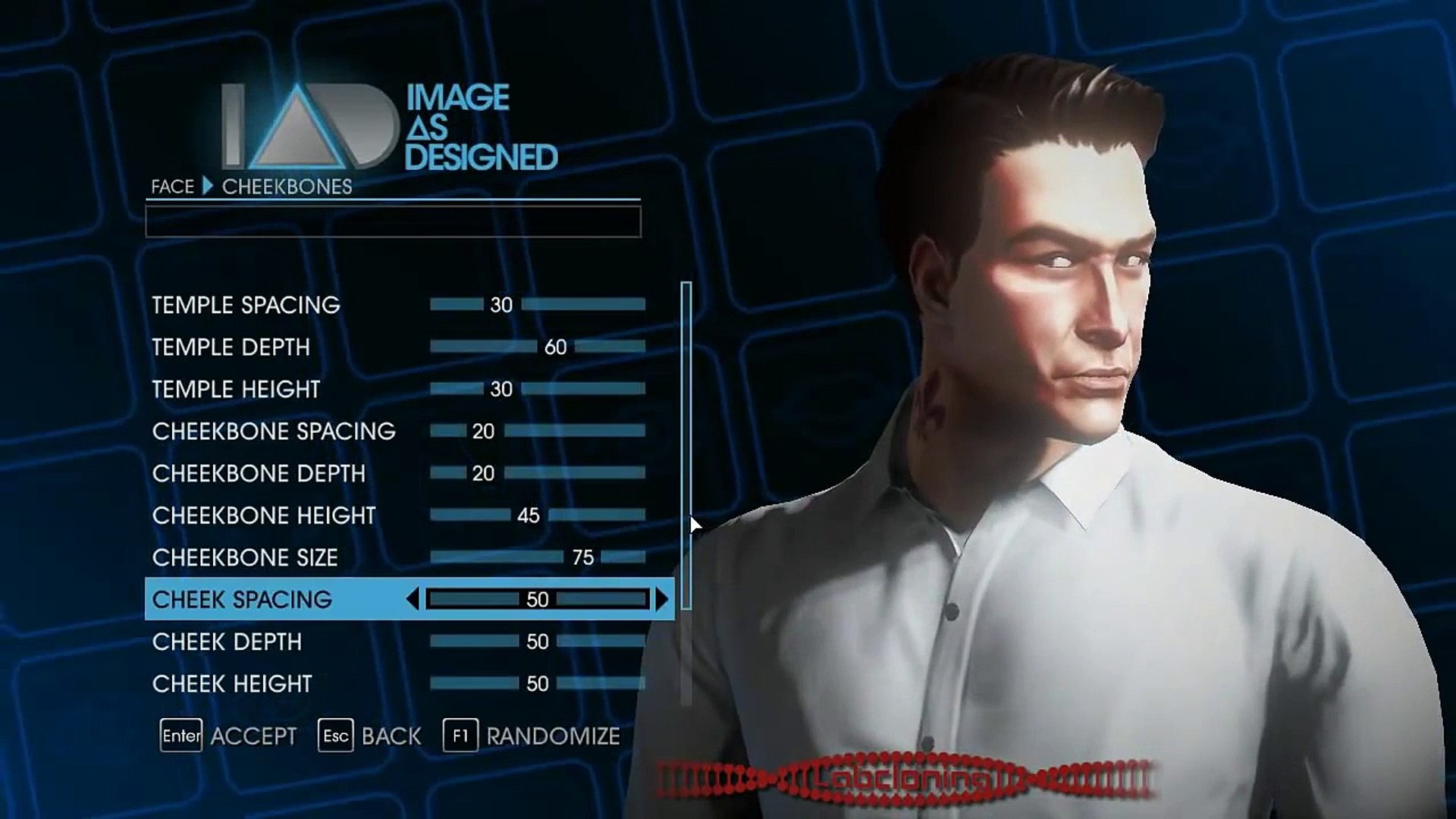Click the options list scrollbar
The image size is (1456, 819).
pyautogui.click(x=686, y=446)
